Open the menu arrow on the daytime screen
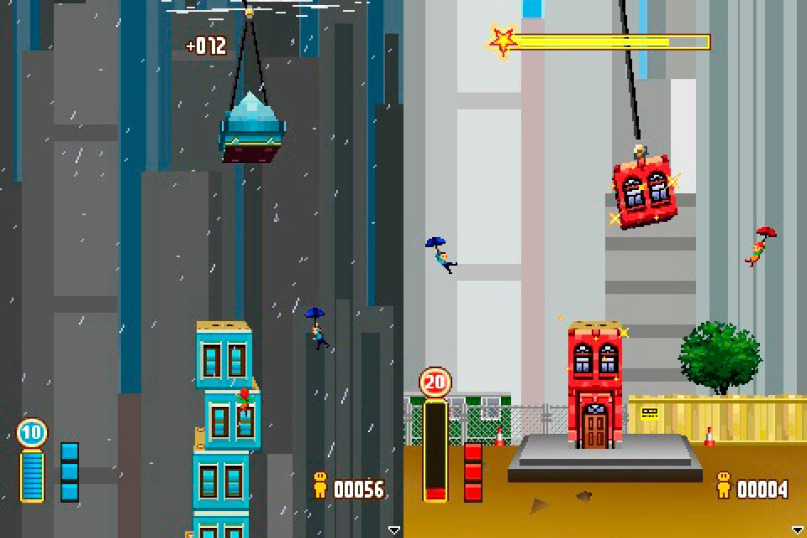807x538 pixels. click(798, 529)
